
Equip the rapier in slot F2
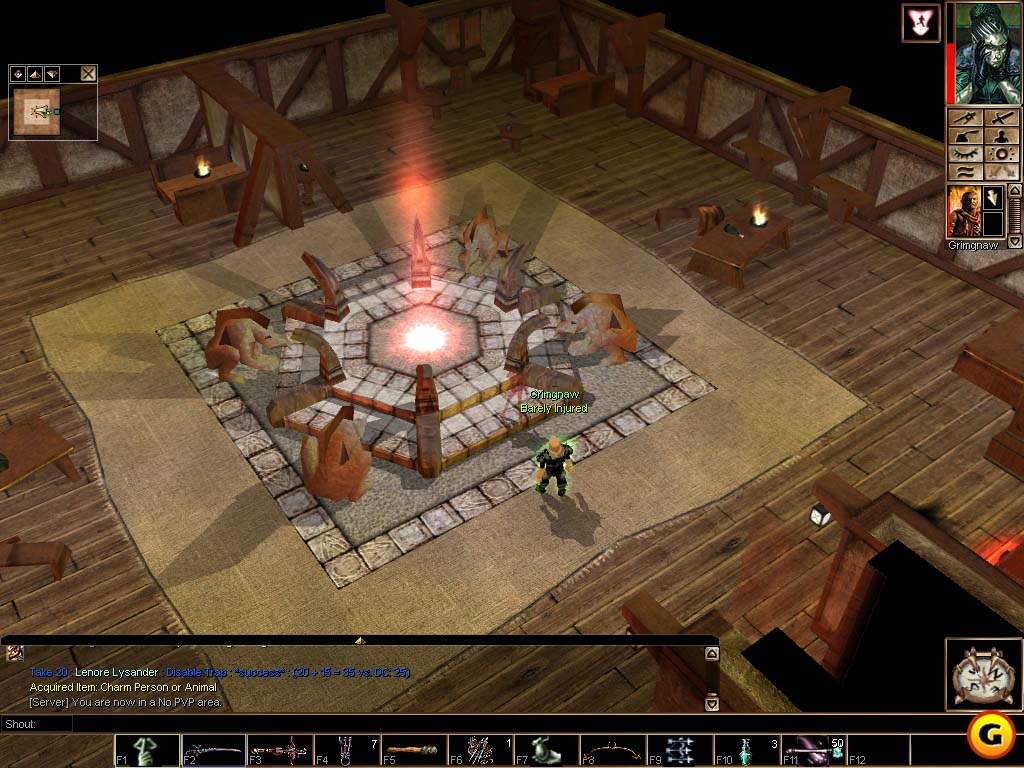[213, 750]
